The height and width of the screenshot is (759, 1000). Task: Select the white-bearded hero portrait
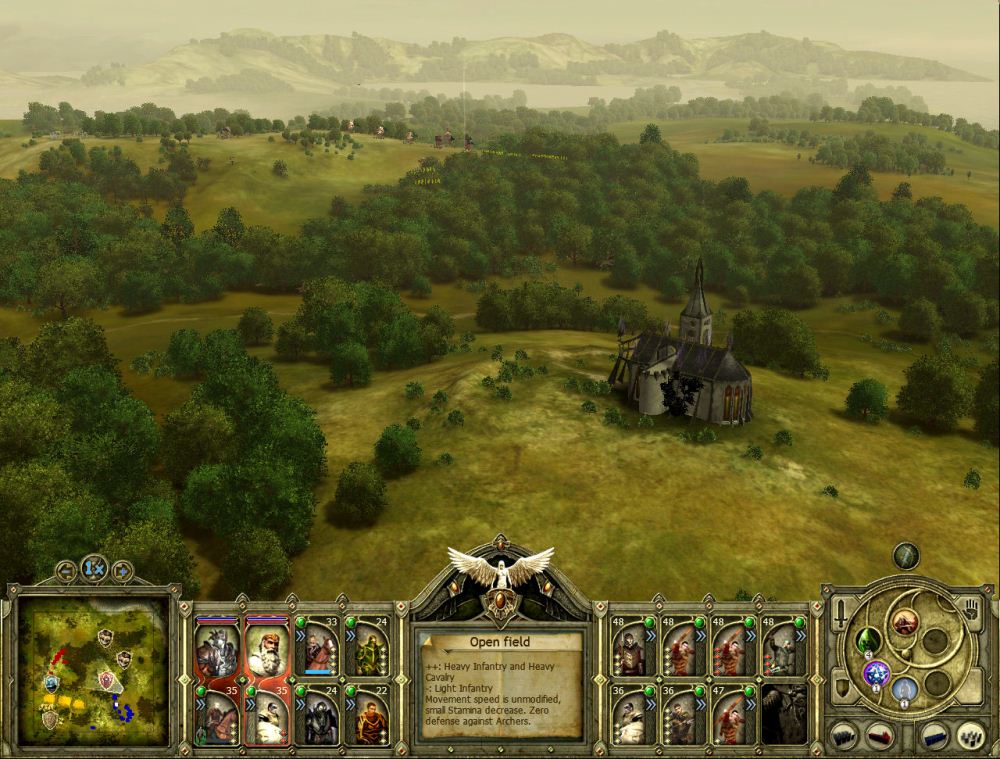pos(267,649)
